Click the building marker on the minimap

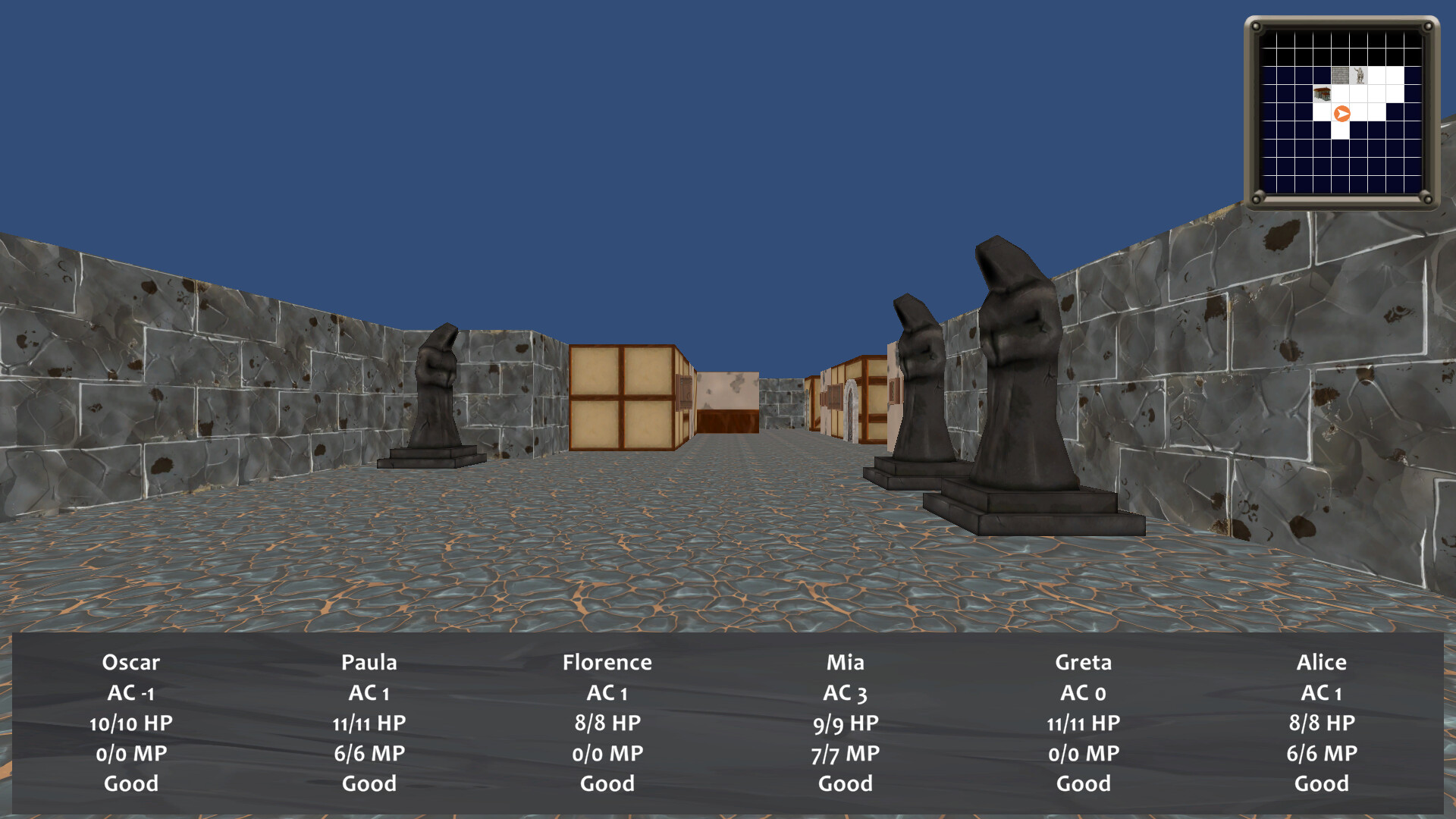[x=1323, y=93]
